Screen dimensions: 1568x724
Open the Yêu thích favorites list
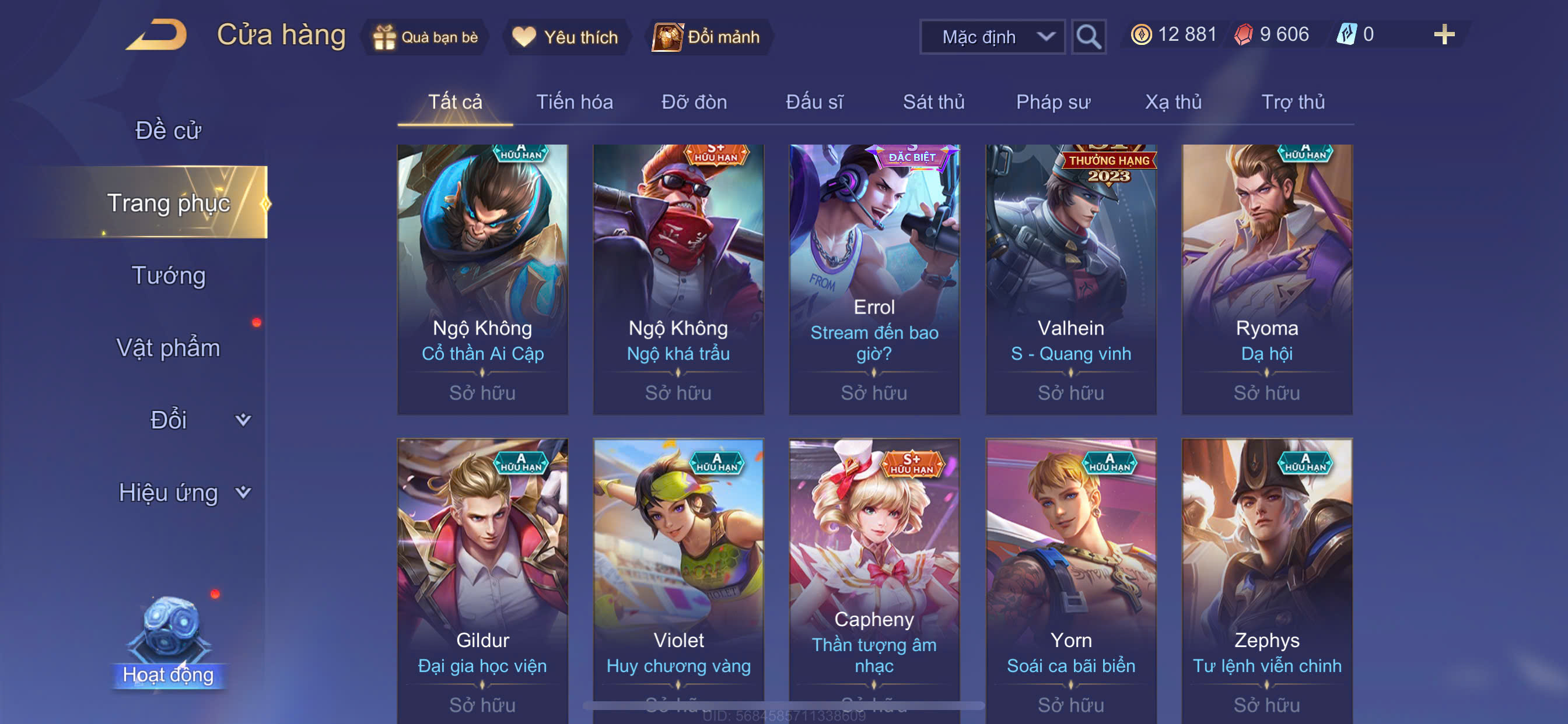point(565,37)
